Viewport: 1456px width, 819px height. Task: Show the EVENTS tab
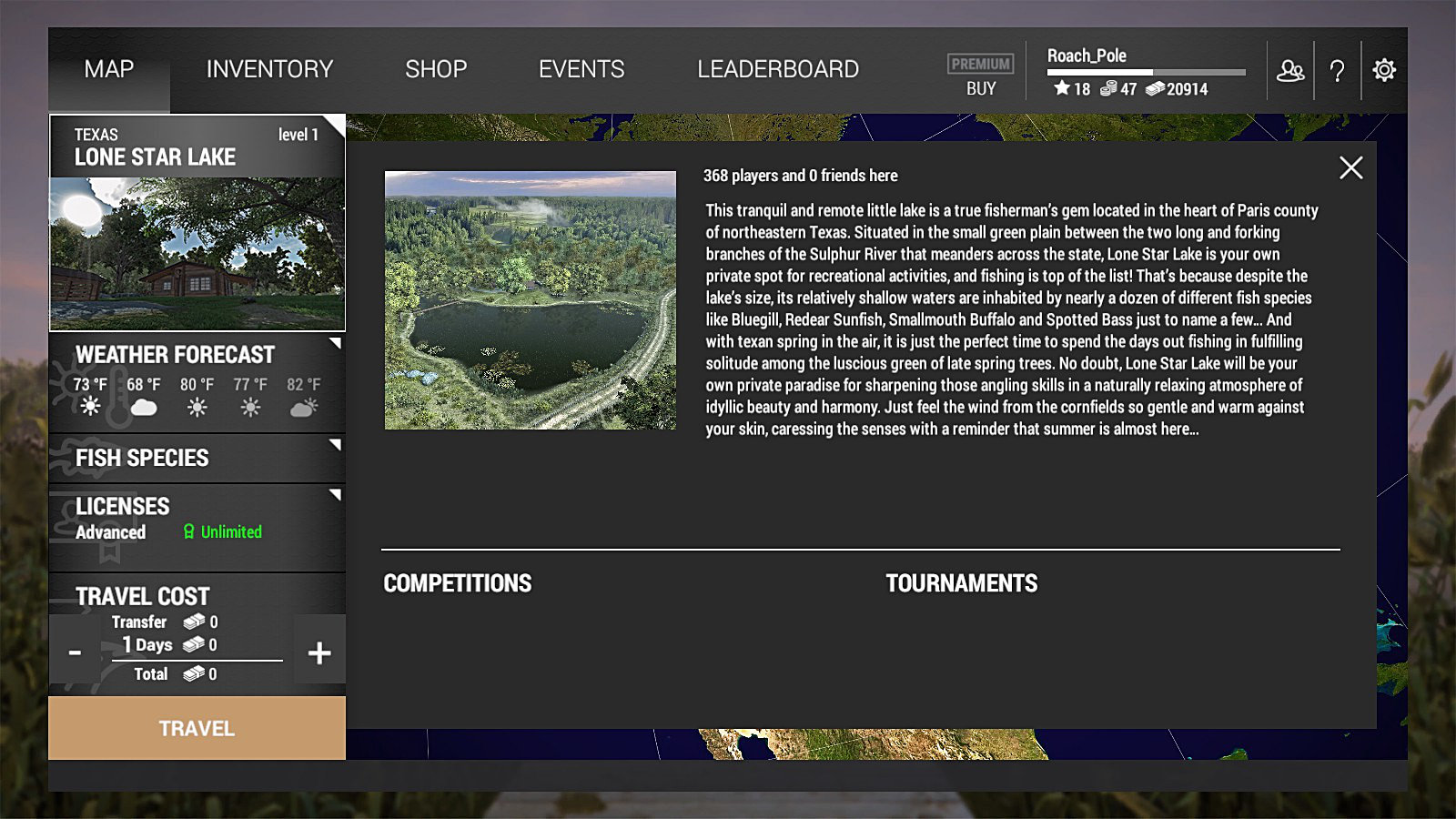point(581,69)
